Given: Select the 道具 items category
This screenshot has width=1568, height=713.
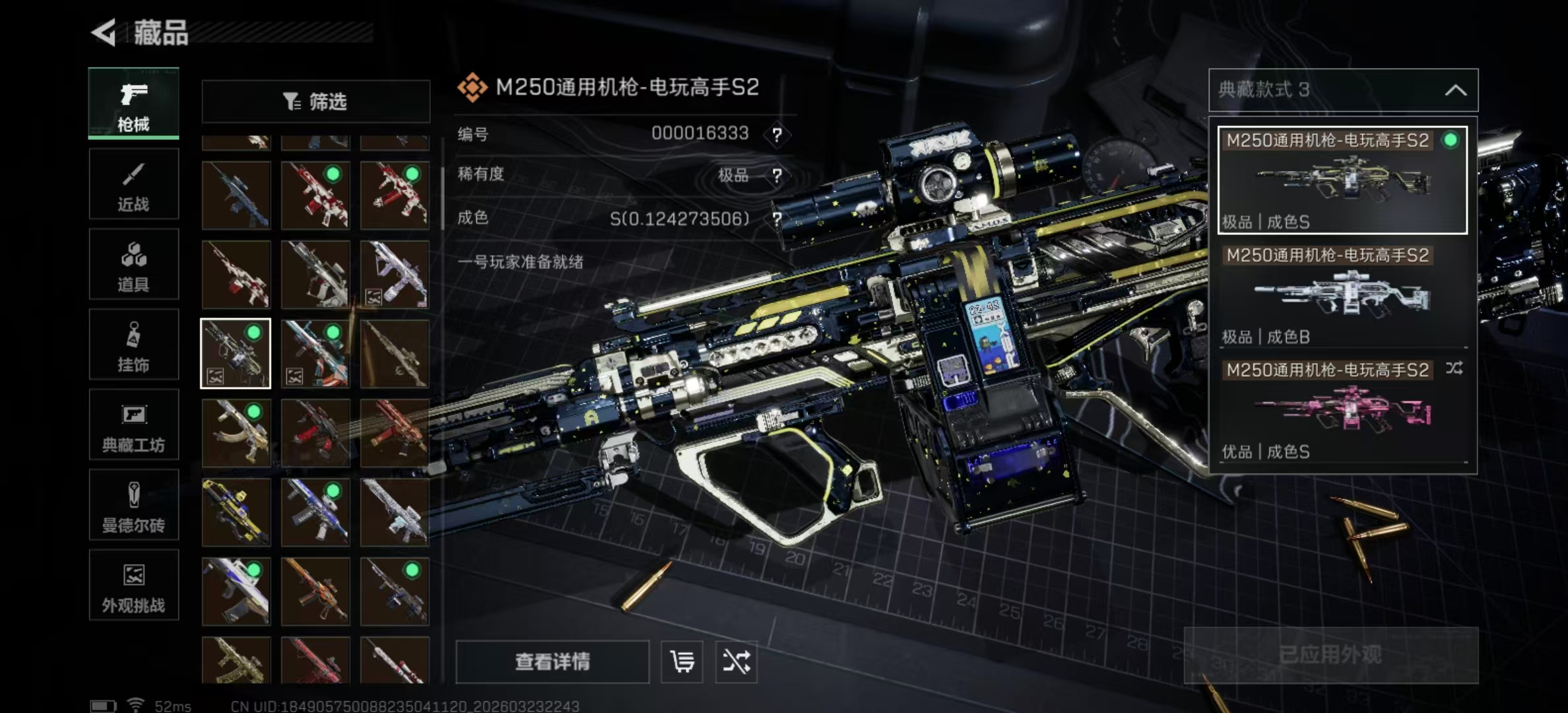Looking at the screenshot, I should (133, 265).
